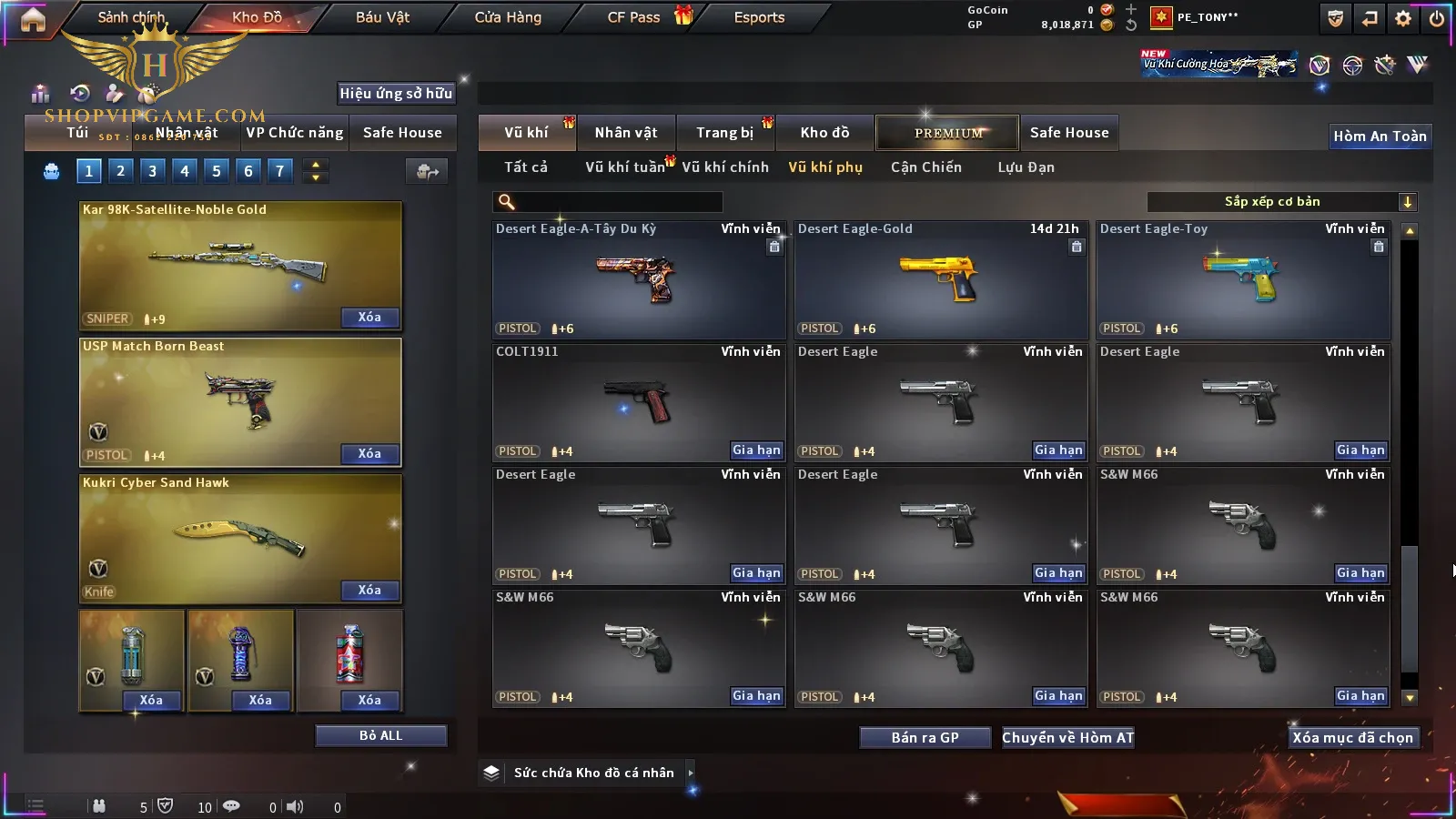Open the Esports menu
This screenshot has width=1456, height=819.
(759, 17)
